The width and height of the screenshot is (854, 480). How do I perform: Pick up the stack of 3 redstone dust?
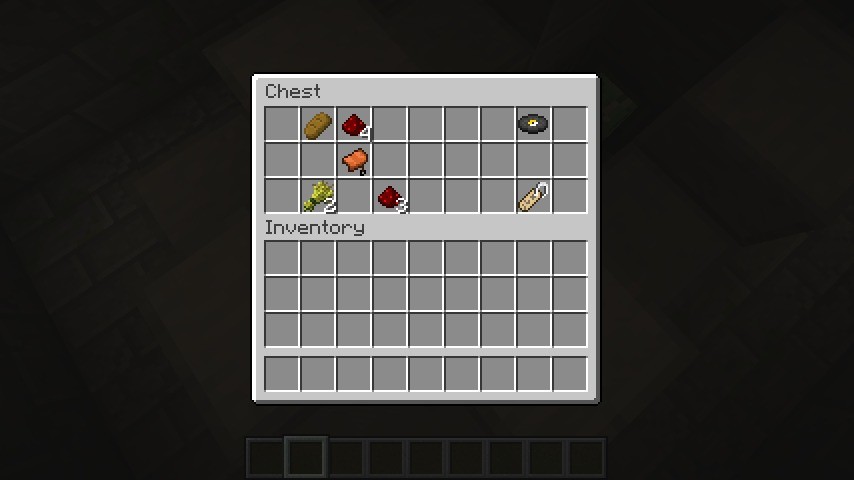click(390, 197)
